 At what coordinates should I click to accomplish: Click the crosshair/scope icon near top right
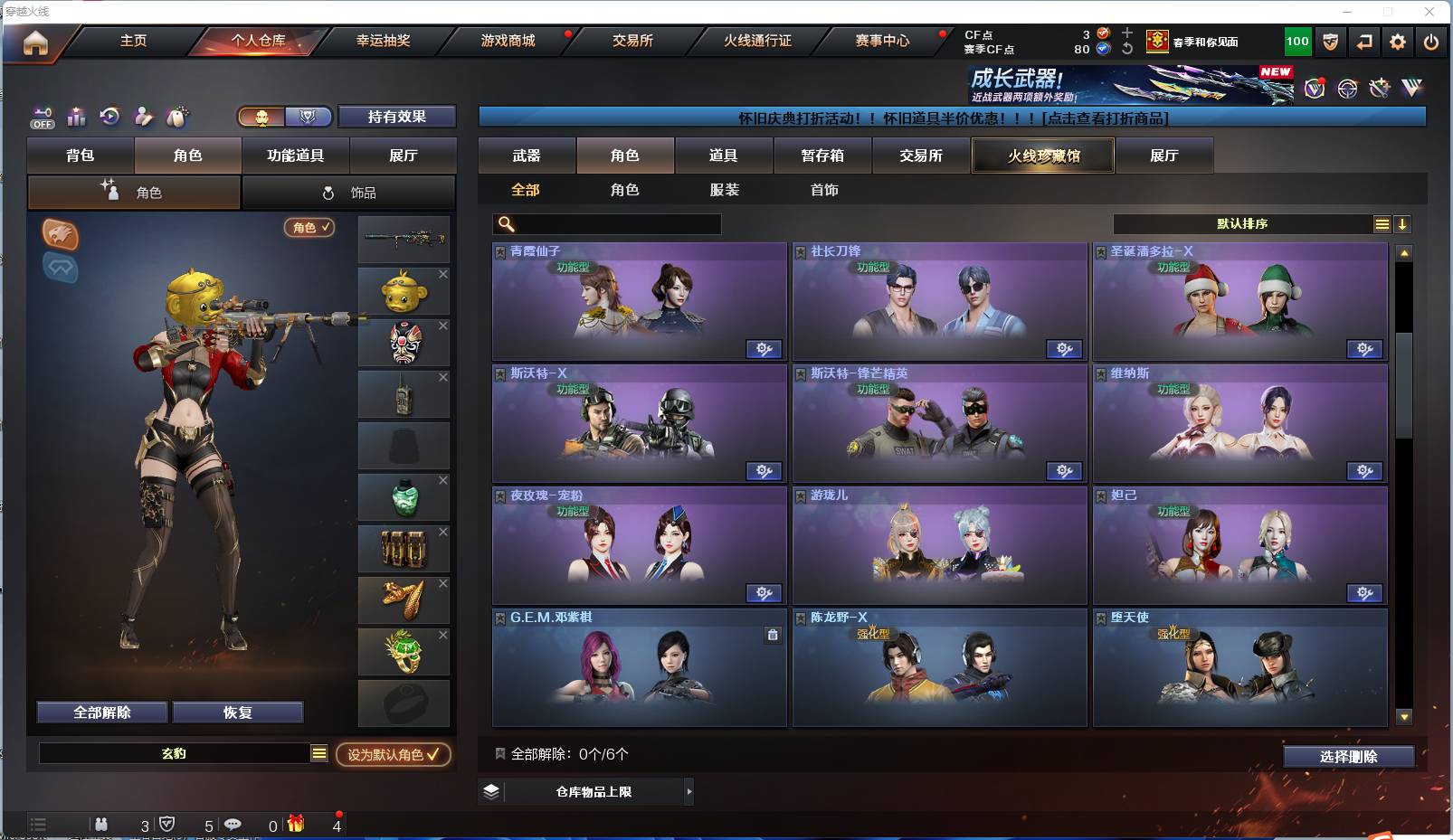coord(1347,88)
